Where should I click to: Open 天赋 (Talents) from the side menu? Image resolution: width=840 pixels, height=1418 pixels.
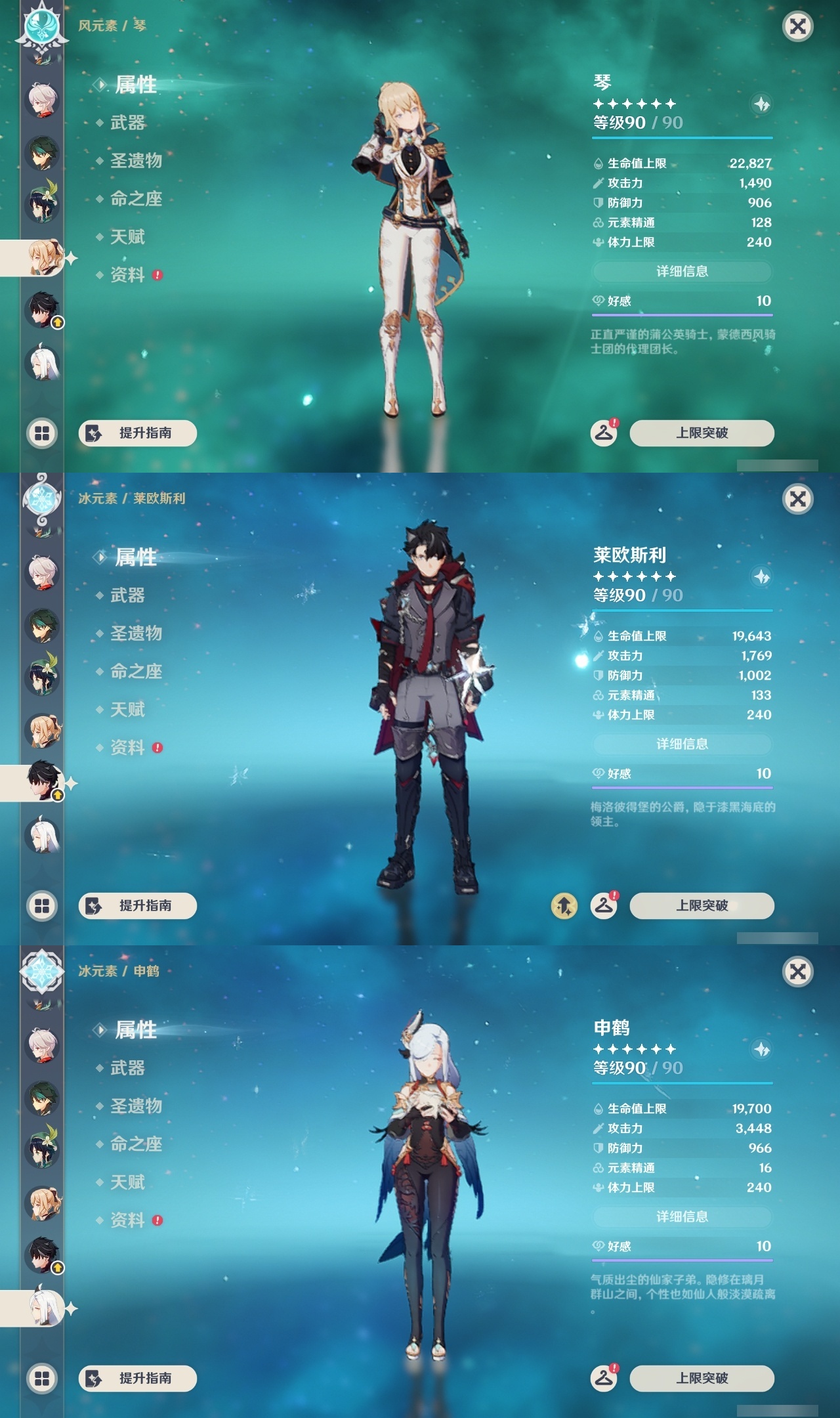[129, 237]
